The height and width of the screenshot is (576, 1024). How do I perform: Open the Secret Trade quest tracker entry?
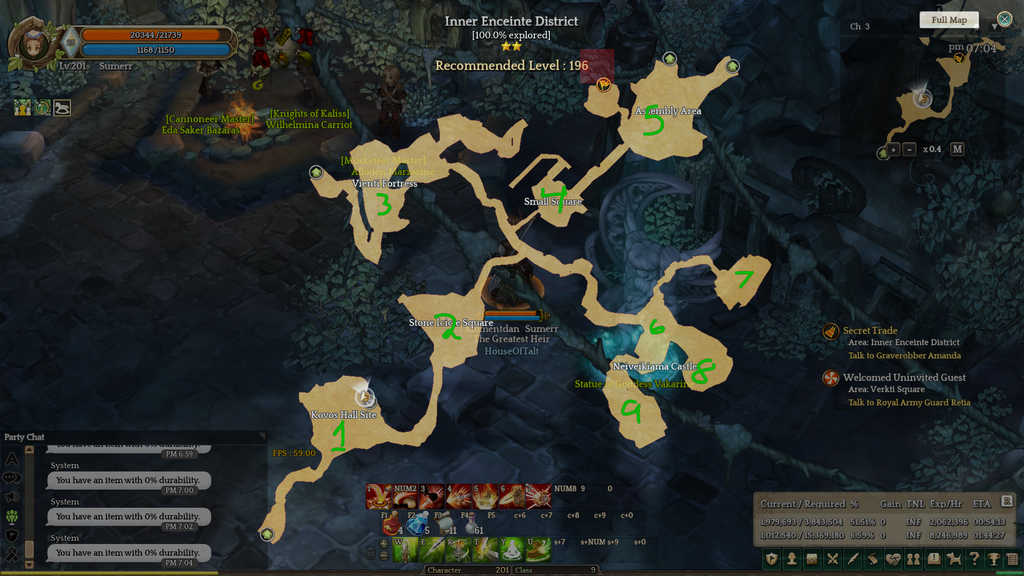(871, 331)
